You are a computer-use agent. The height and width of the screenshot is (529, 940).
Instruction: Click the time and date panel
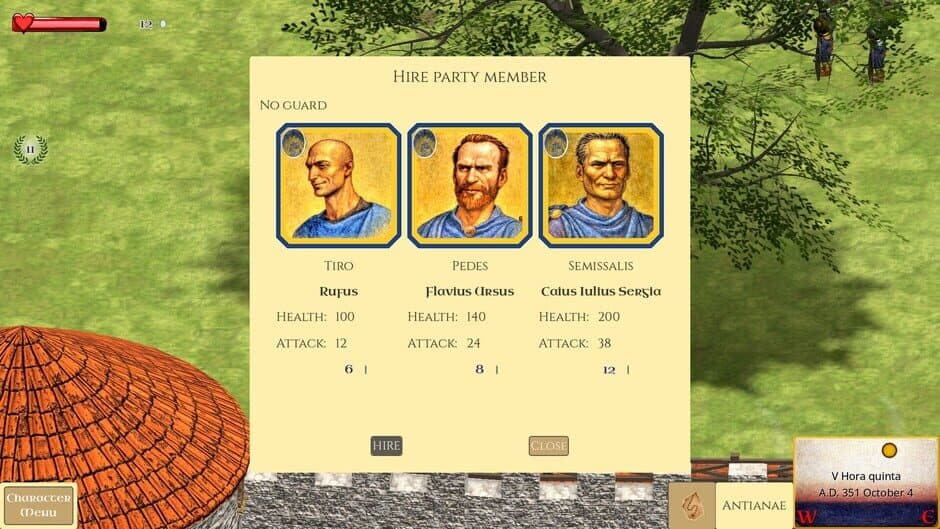pyautogui.click(x=865, y=482)
